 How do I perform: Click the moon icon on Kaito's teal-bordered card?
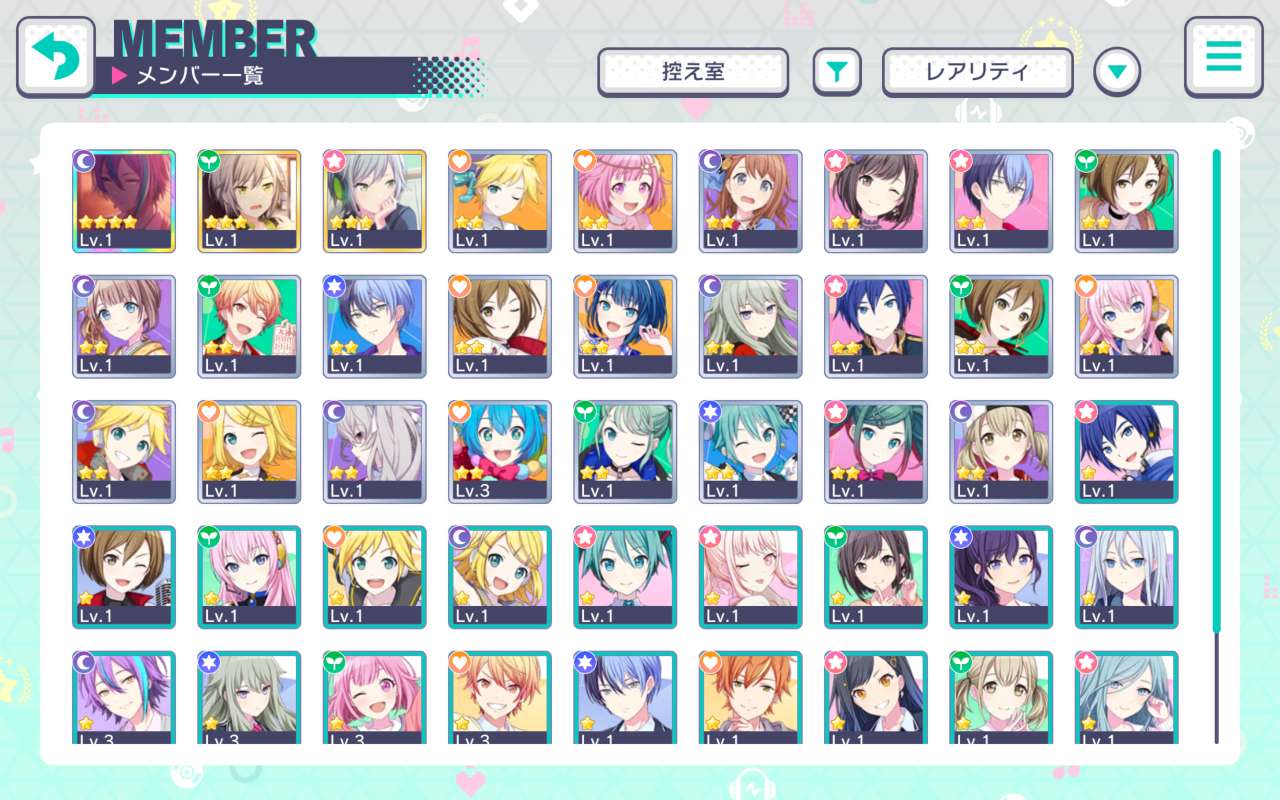(x=1087, y=411)
